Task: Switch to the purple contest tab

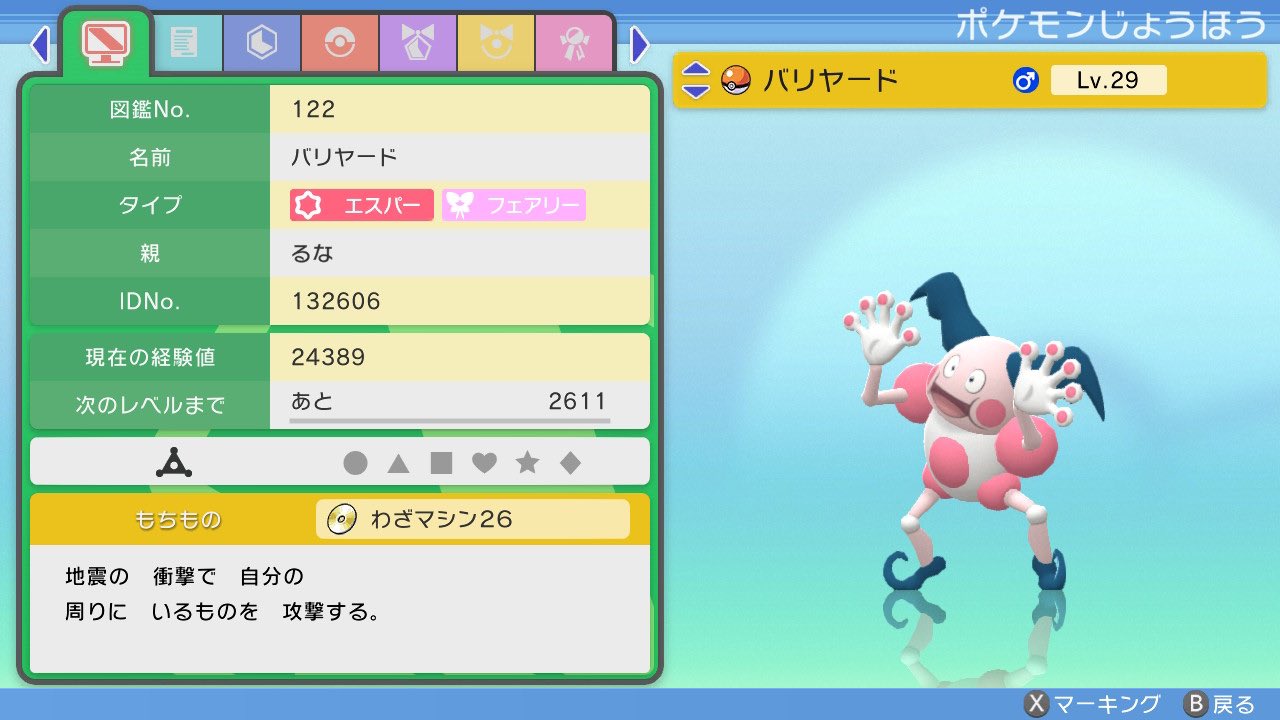Action: coord(417,44)
